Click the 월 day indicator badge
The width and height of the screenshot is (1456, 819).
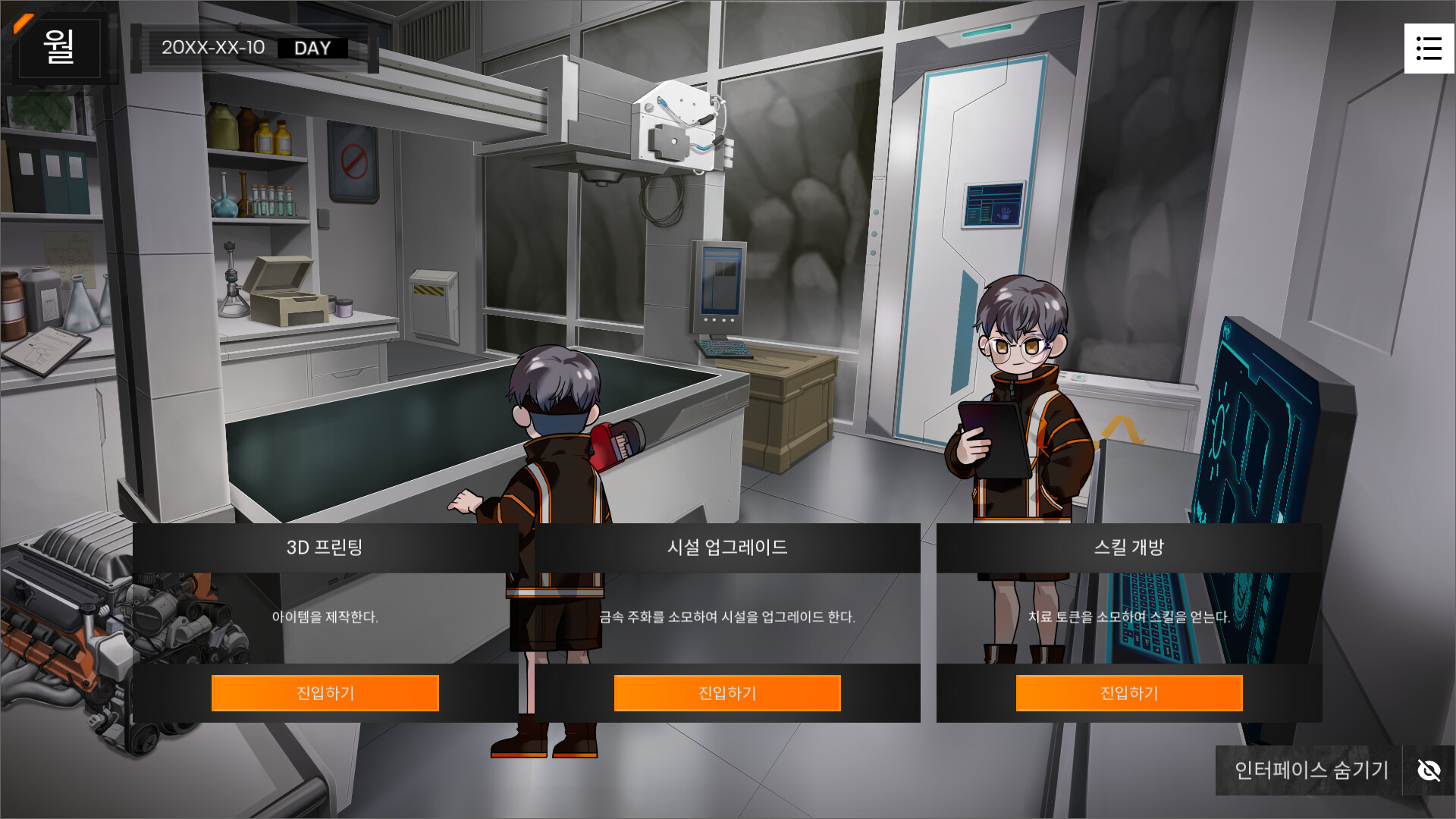pyautogui.click(x=61, y=48)
